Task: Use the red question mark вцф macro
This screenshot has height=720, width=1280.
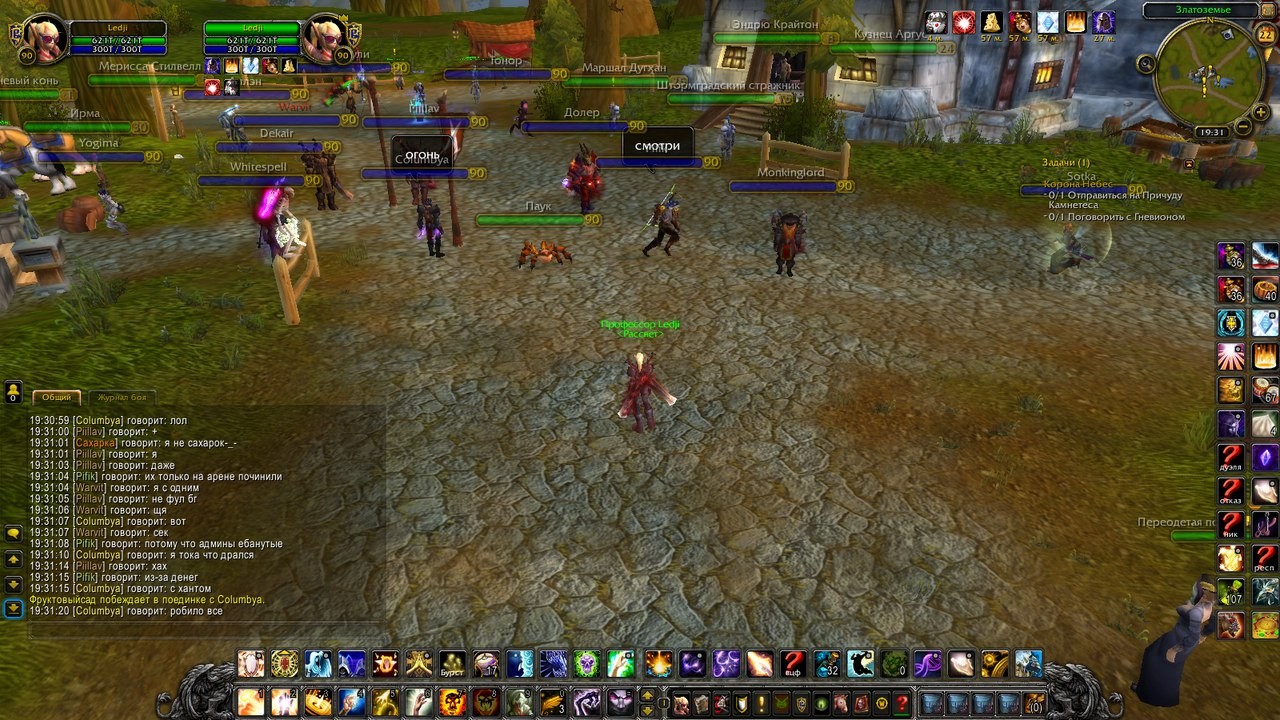Action: click(793, 664)
